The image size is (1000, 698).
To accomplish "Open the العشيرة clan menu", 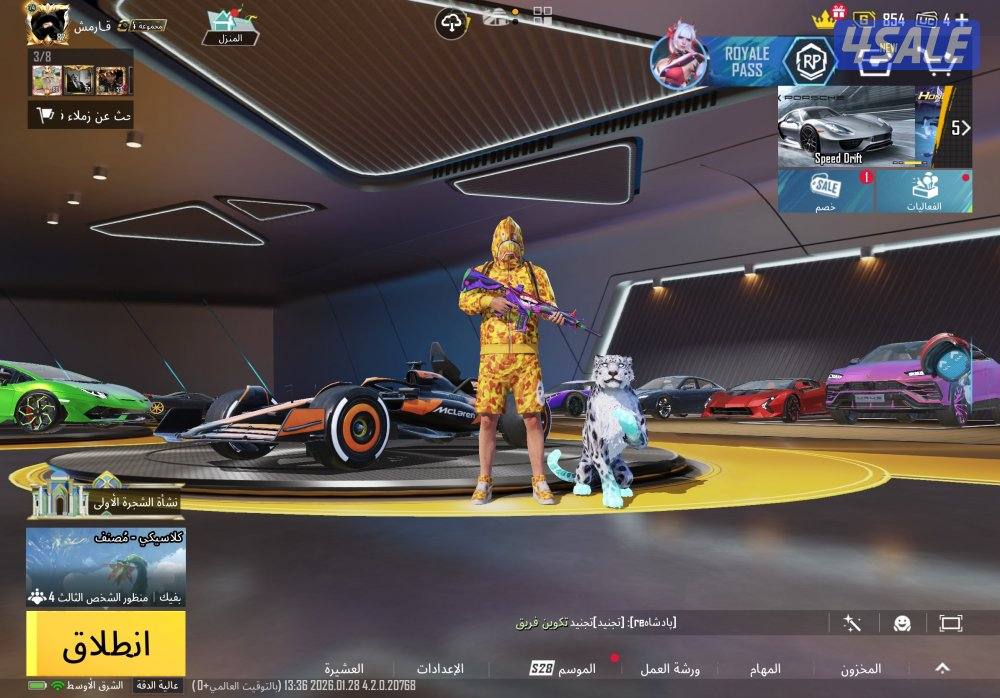I will tap(343, 668).
